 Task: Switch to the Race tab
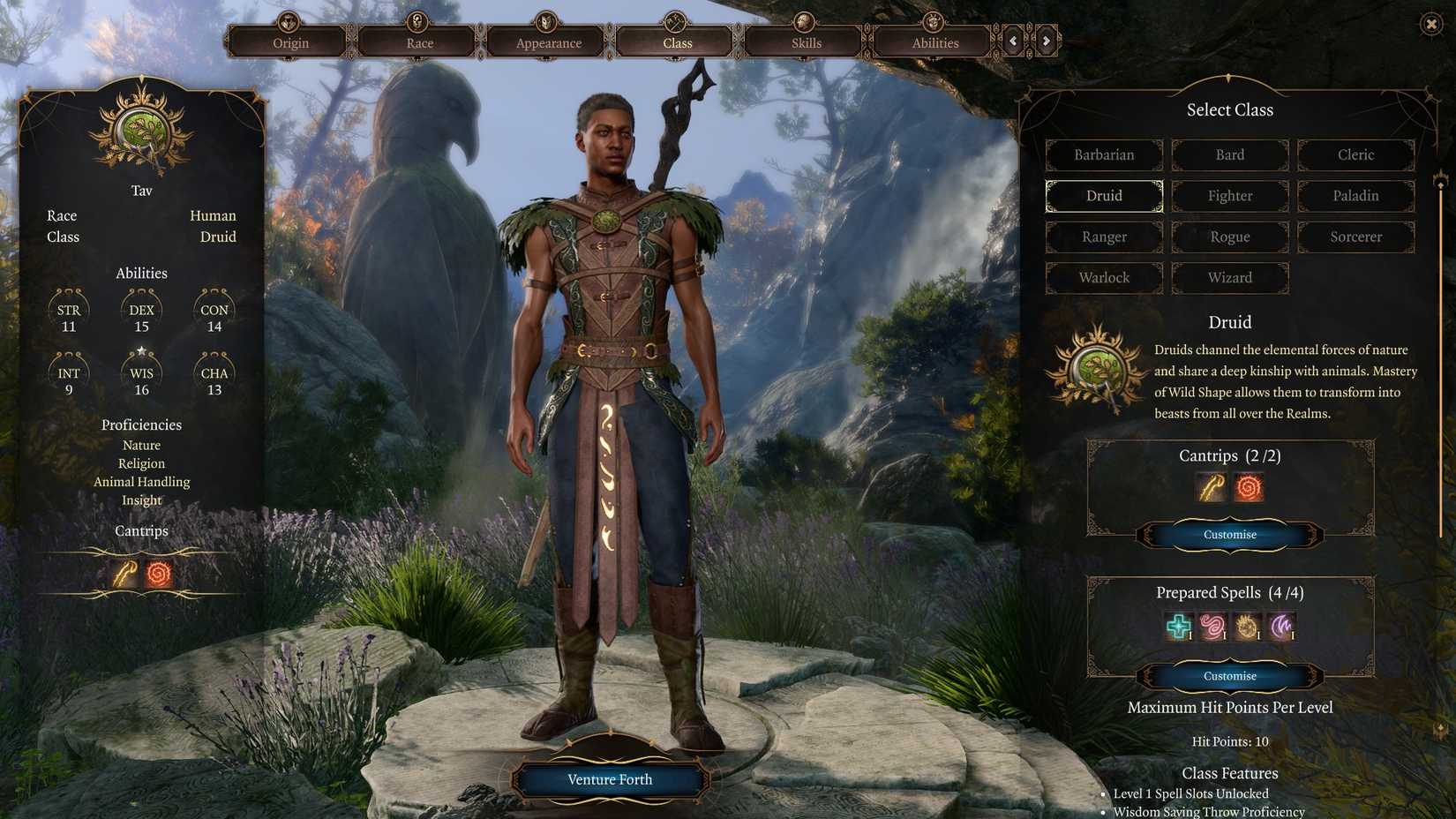click(419, 41)
